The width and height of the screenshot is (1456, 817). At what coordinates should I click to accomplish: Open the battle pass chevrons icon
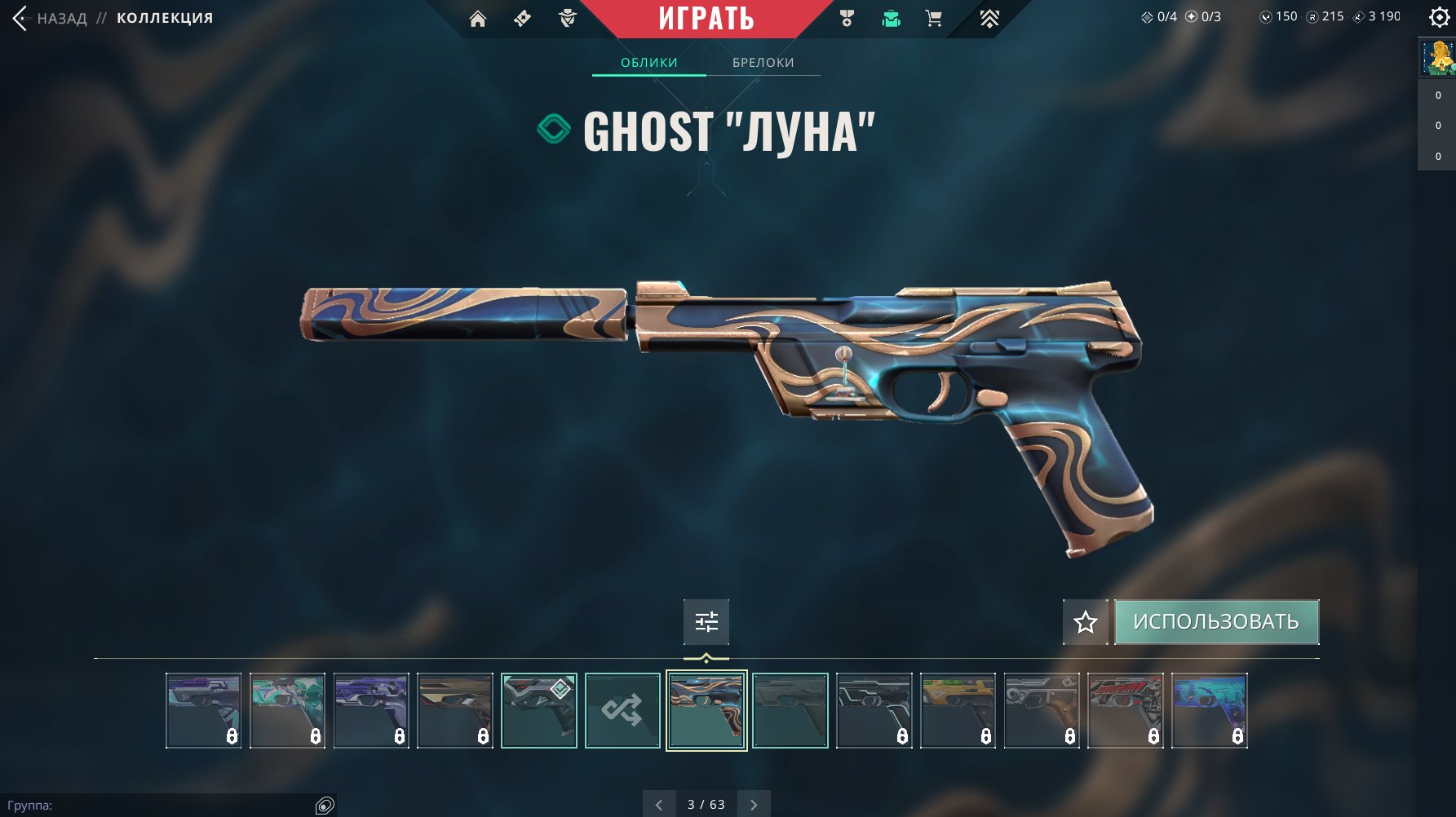[x=989, y=19]
